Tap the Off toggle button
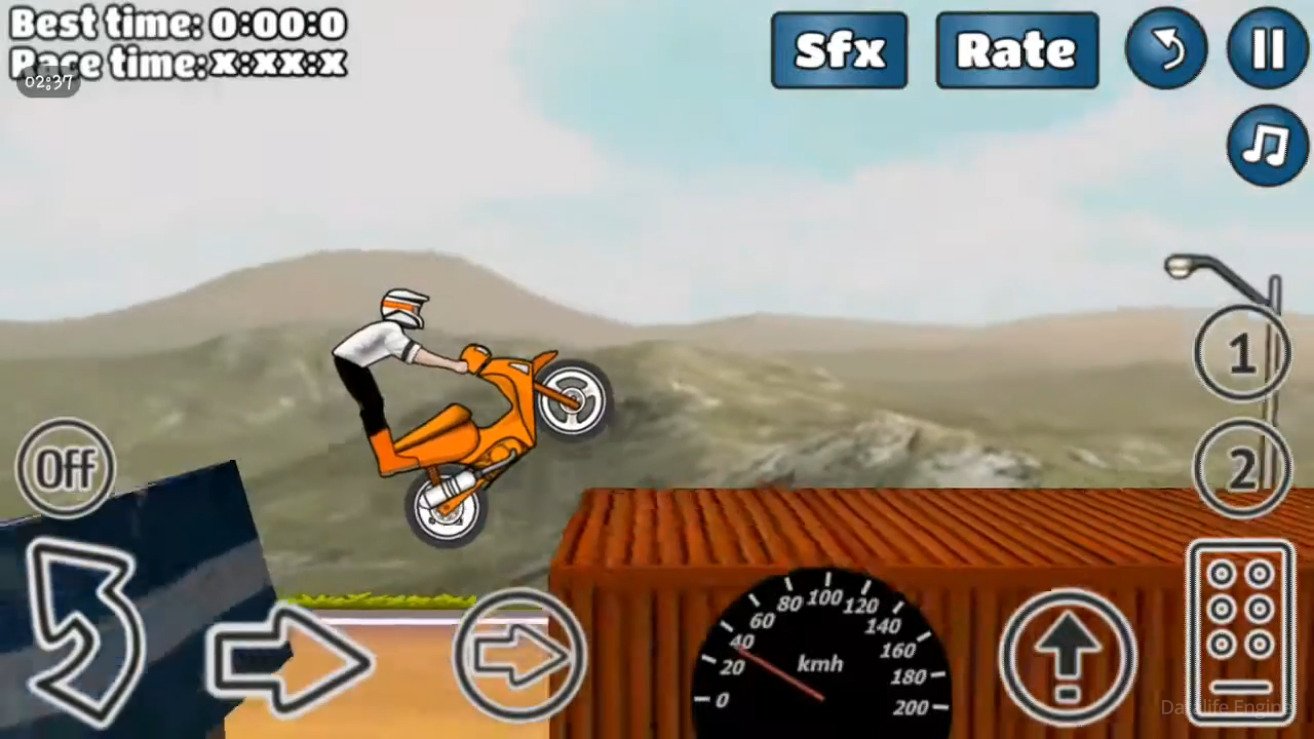Image resolution: width=1314 pixels, height=739 pixels. point(64,466)
